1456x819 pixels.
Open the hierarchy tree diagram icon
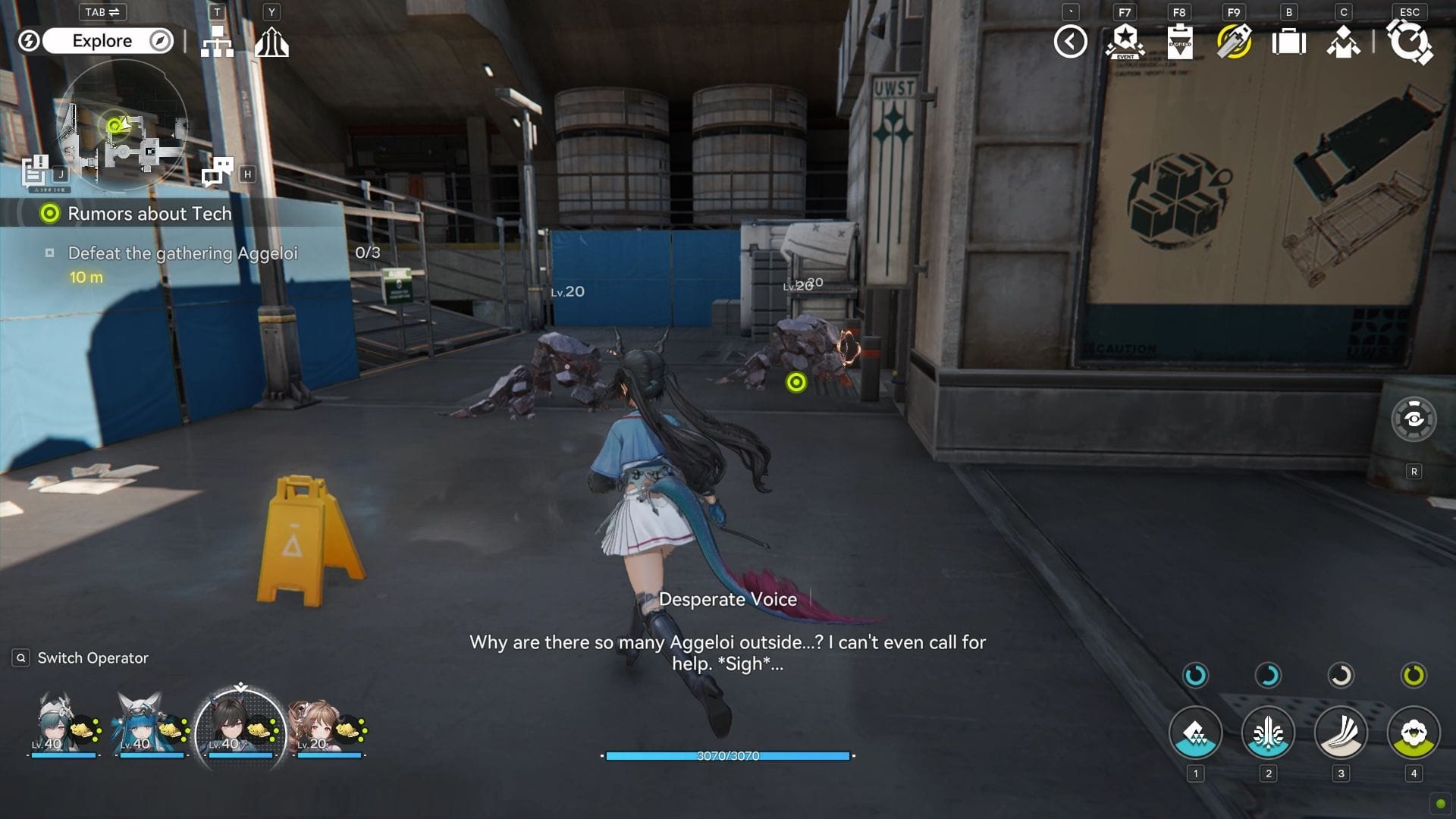tap(217, 42)
